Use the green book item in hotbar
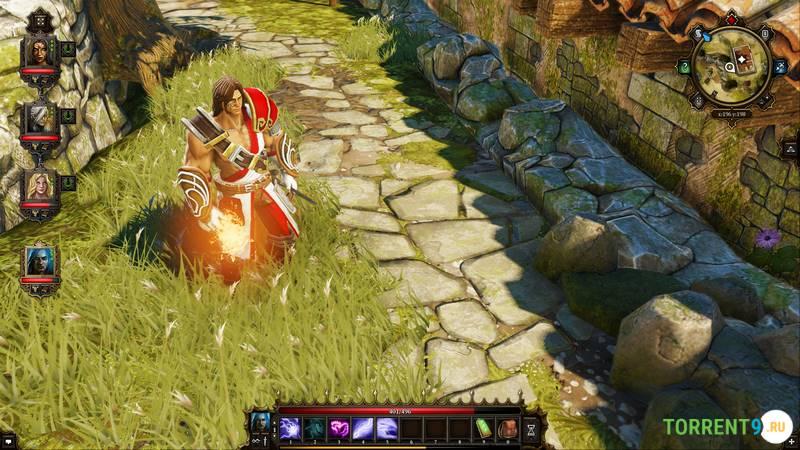Screen dimensions: 800x450 [483, 429]
